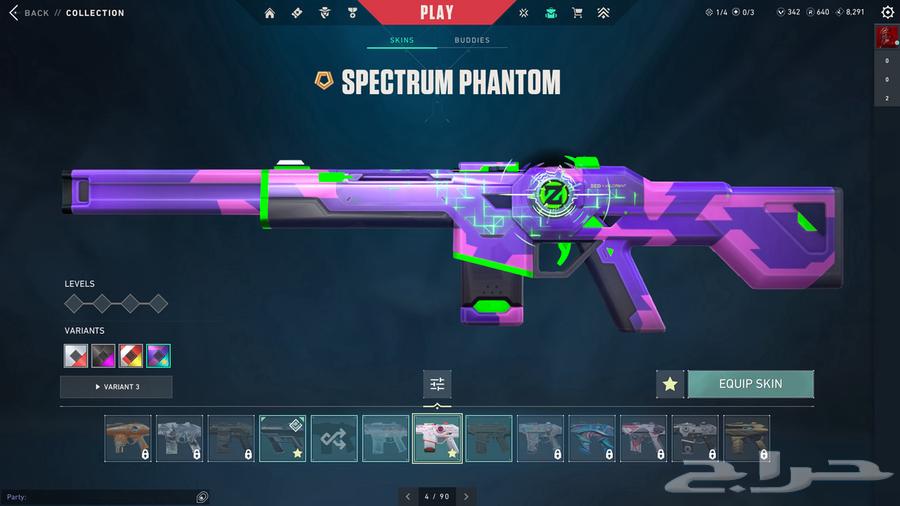Open the store cart icon
The width and height of the screenshot is (900, 506).
coord(577,13)
